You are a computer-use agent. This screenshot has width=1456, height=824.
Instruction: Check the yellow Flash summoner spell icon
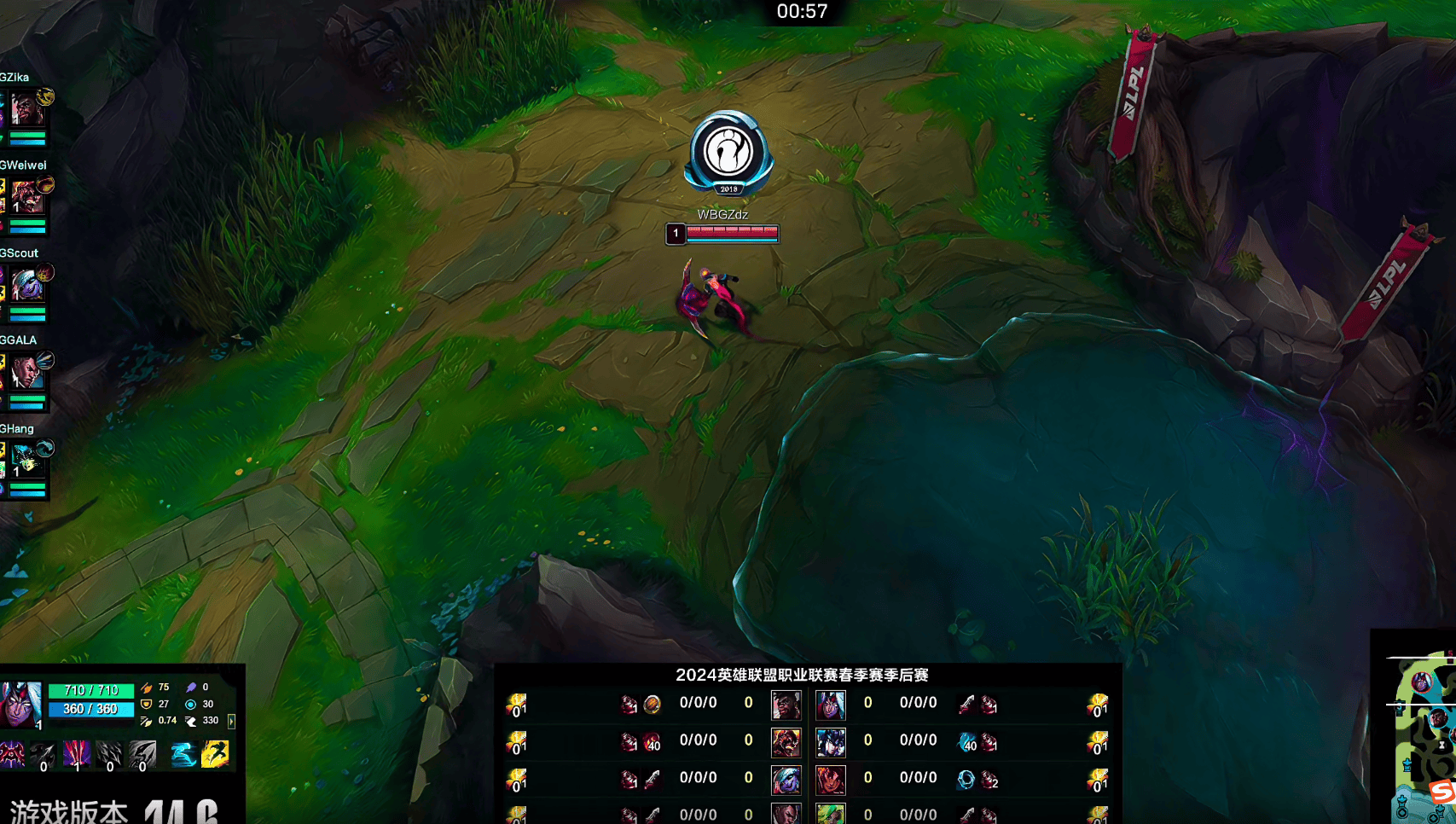pos(215,754)
